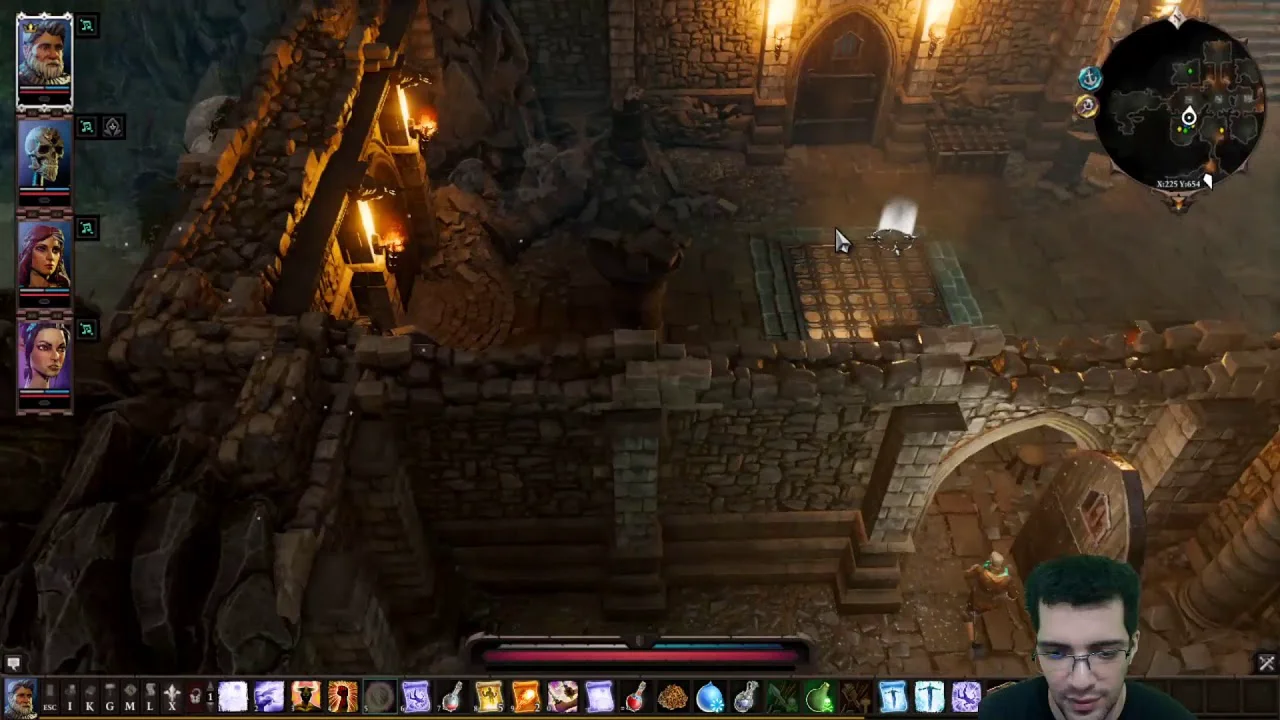Use the blue water balloon item
This screenshot has width=1280, height=720.
point(709,696)
